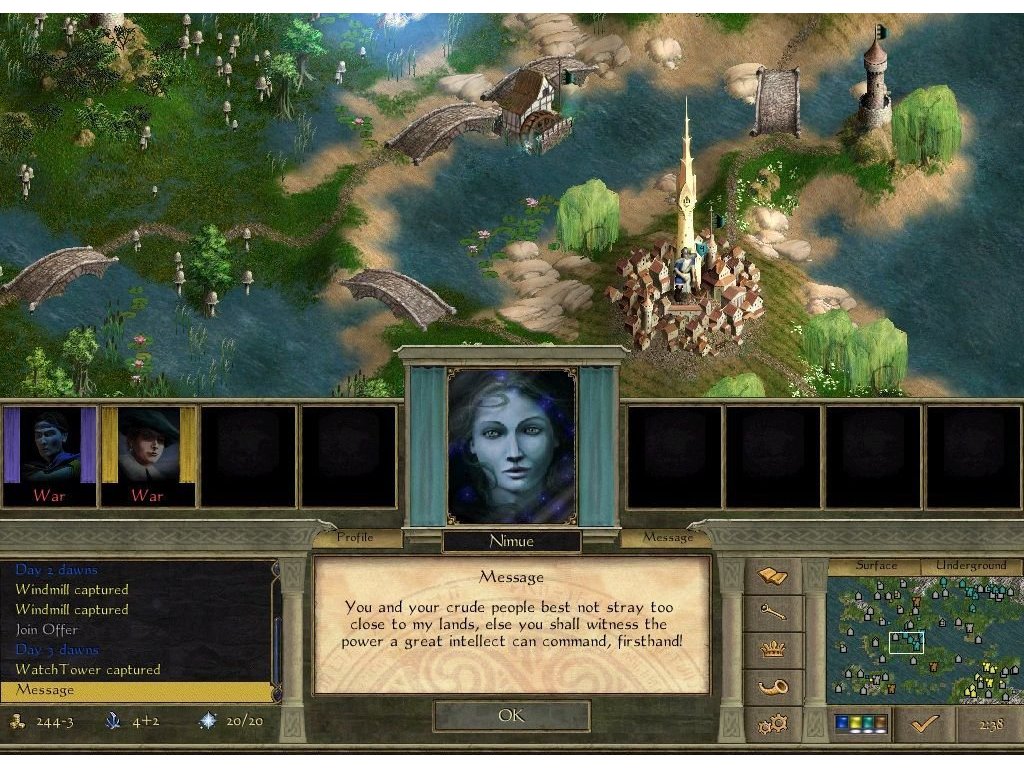The image size is (1024, 768).
Task: Click the horn icon button
Action: pos(773,687)
